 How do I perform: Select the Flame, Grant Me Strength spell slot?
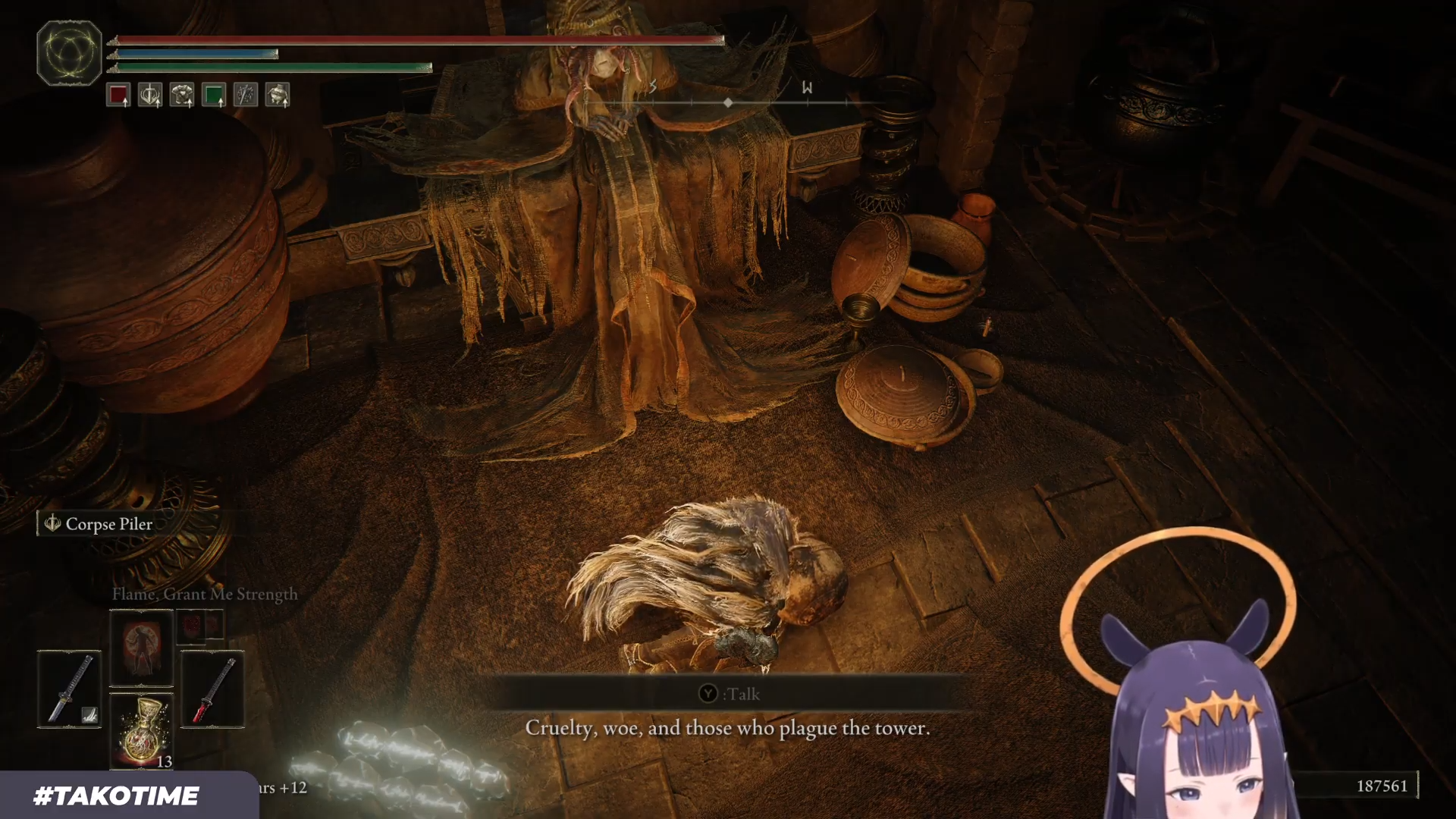pyautogui.click(x=142, y=648)
